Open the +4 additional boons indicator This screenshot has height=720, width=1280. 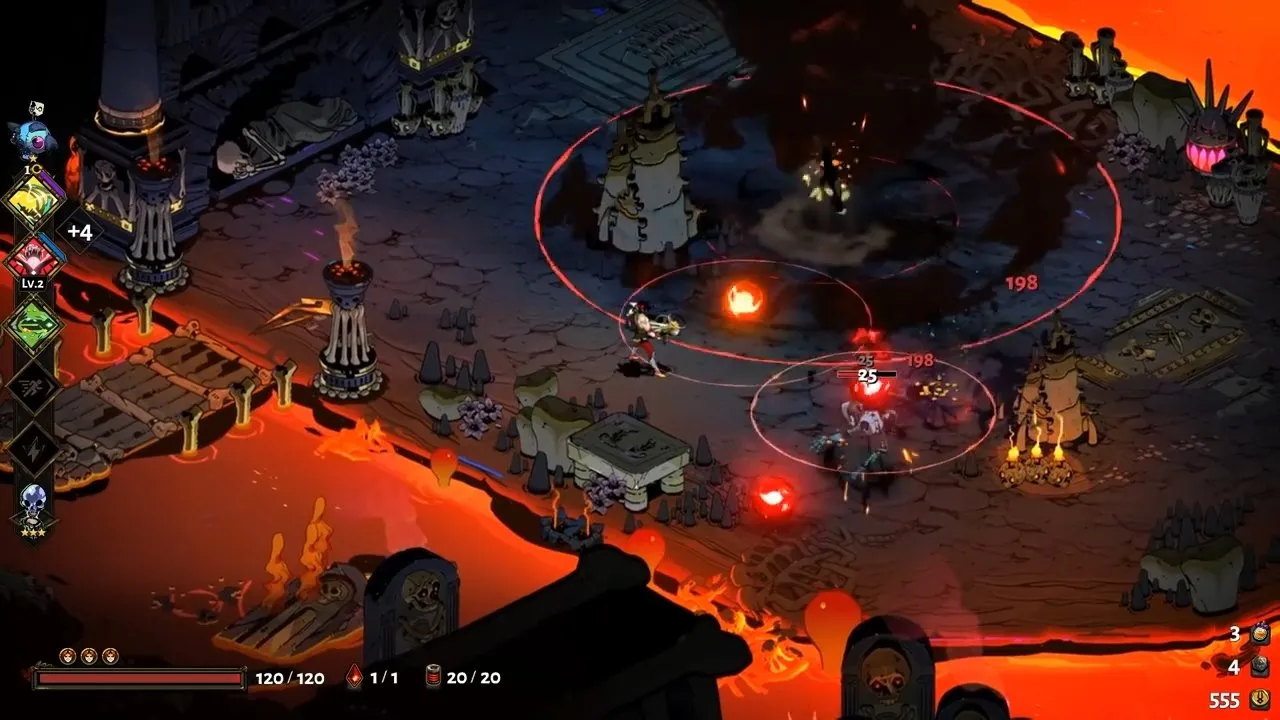tap(79, 232)
